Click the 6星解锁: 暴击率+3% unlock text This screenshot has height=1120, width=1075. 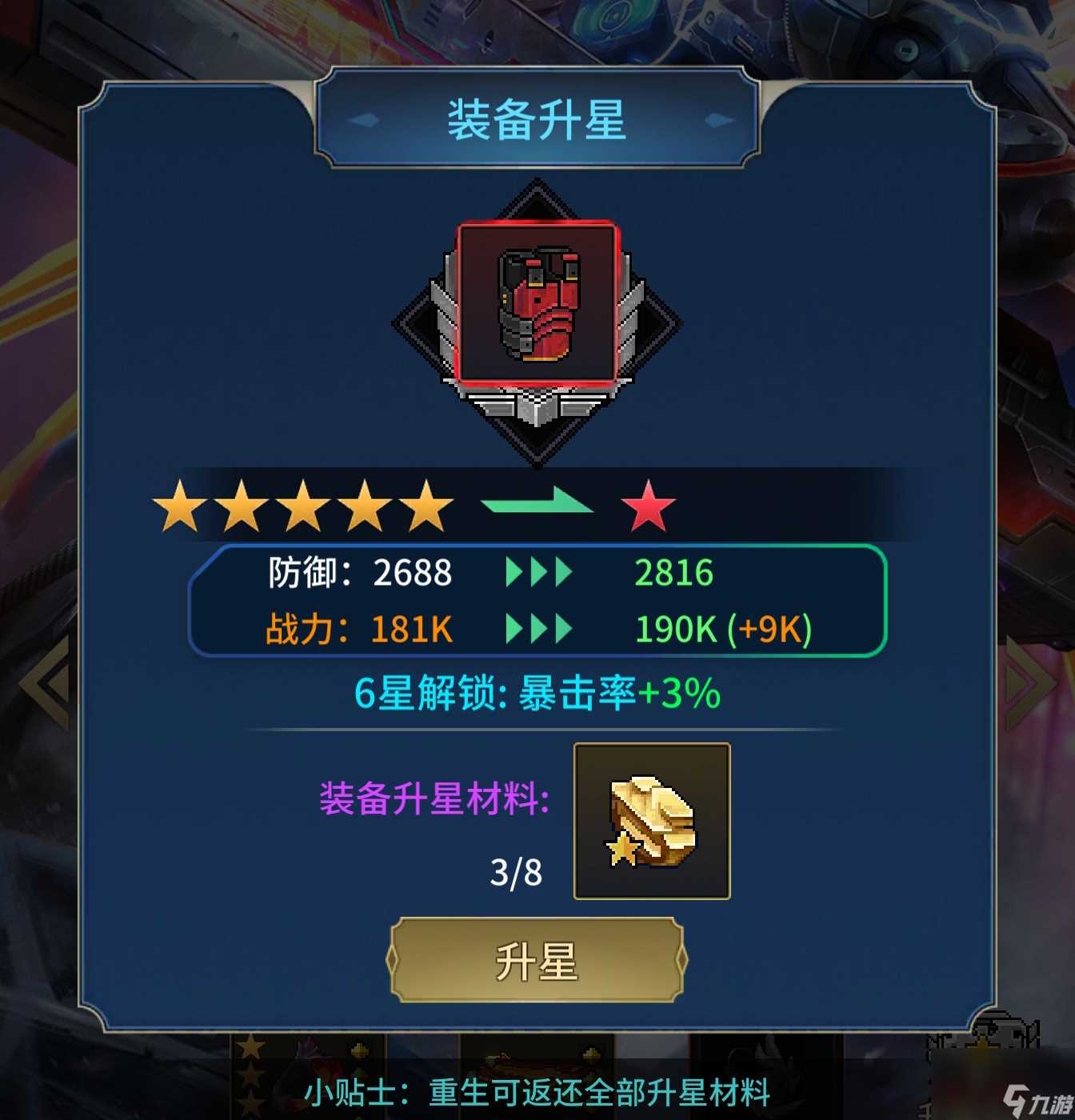[x=537, y=695]
